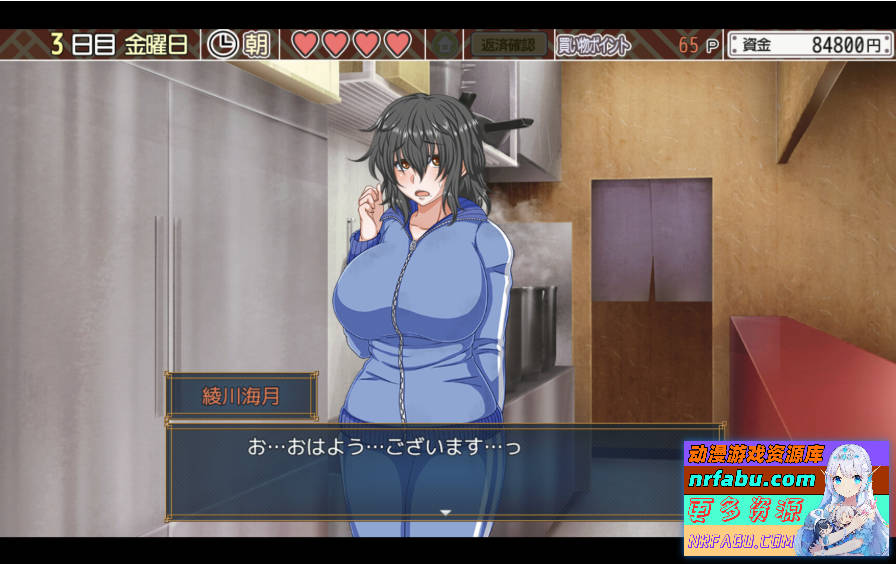
Task: Click the dialogue text box to continue
Action: (x=420, y=470)
